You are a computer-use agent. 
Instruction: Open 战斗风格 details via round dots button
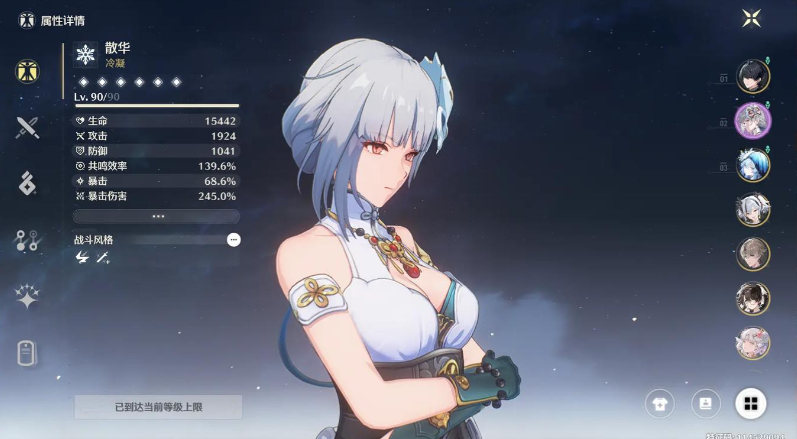tap(233, 240)
